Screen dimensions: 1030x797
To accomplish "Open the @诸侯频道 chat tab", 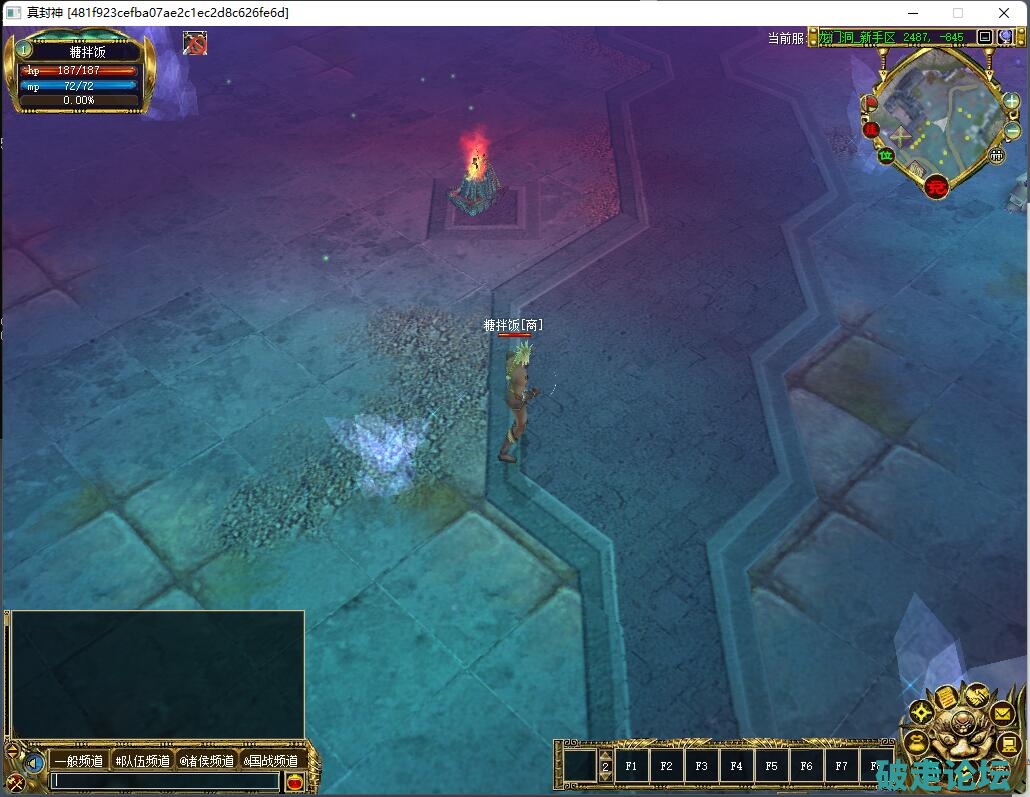I will tap(207, 761).
